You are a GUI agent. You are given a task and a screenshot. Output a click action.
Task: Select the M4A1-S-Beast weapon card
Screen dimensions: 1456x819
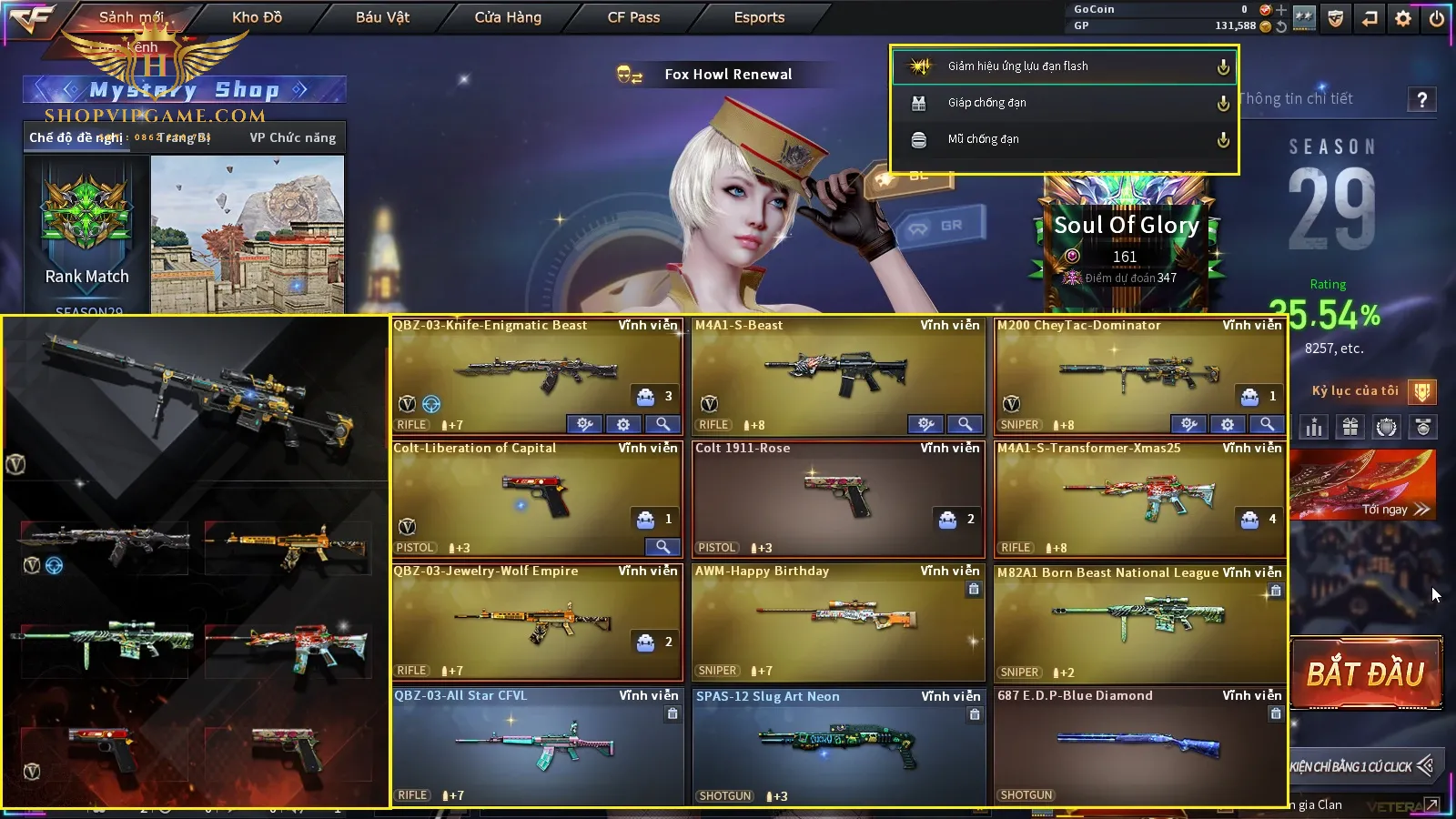837,375
